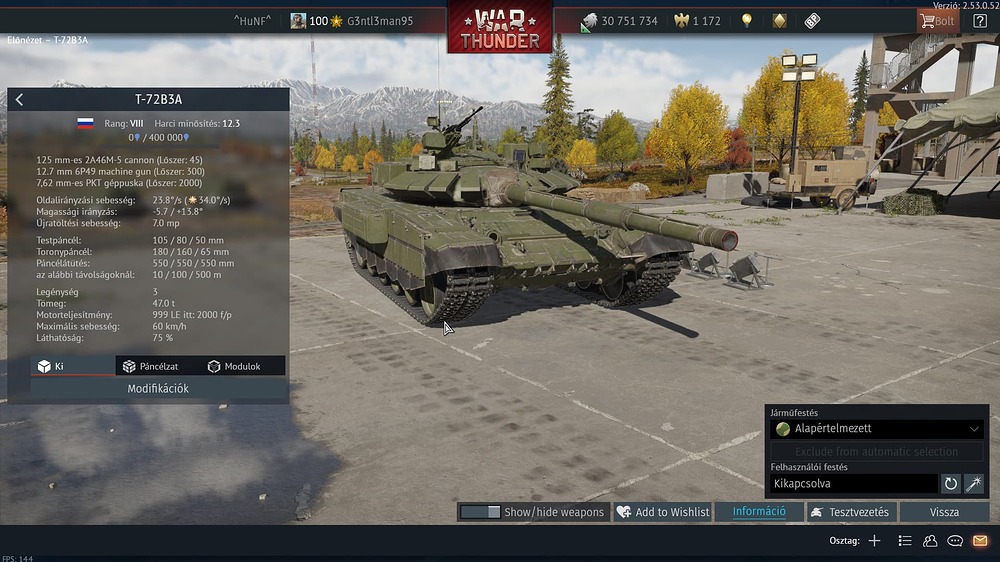The height and width of the screenshot is (562, 1000).
Task: Open the Bolt shop
Action: coord(936,21)
